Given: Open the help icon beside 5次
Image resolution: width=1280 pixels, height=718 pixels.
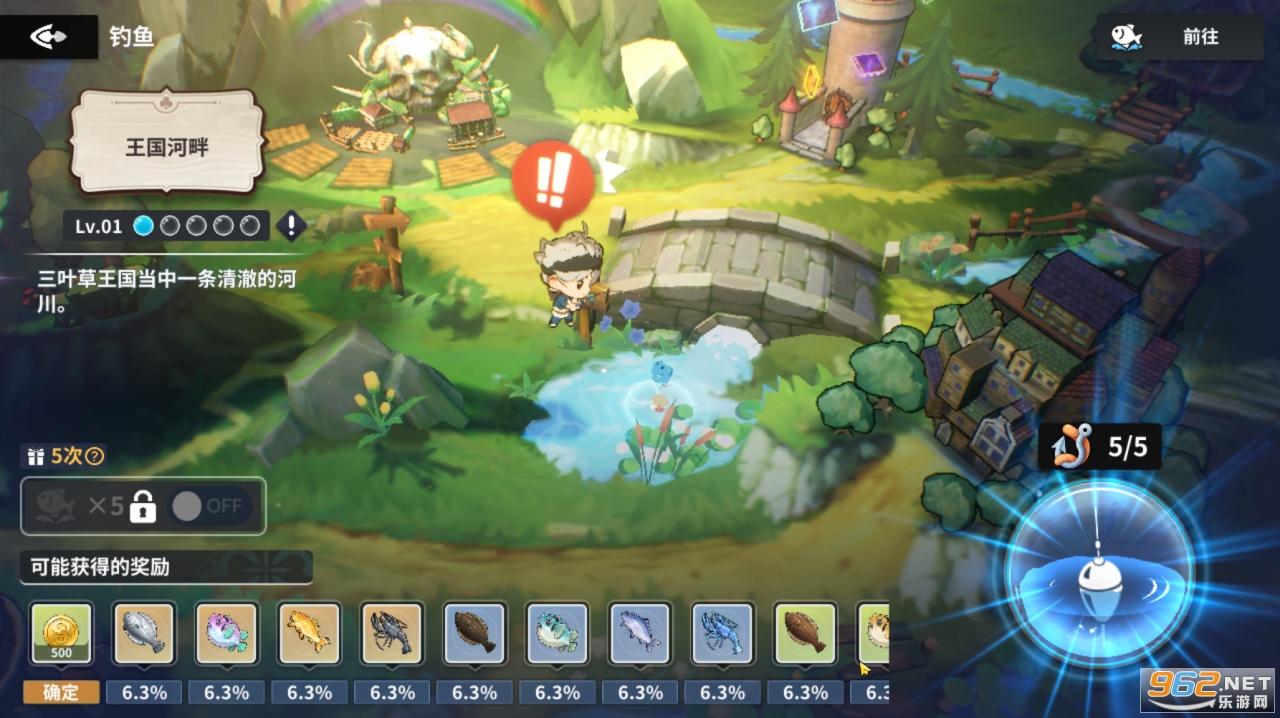Looking at the screenshot, I should click(x=95, y=456).
